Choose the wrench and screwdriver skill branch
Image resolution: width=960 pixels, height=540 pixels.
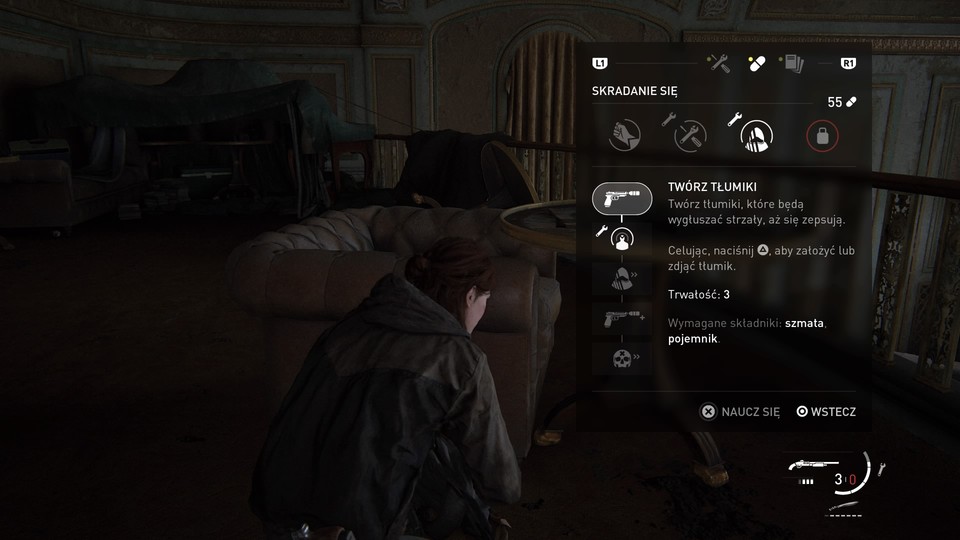[x=689, y=135]
